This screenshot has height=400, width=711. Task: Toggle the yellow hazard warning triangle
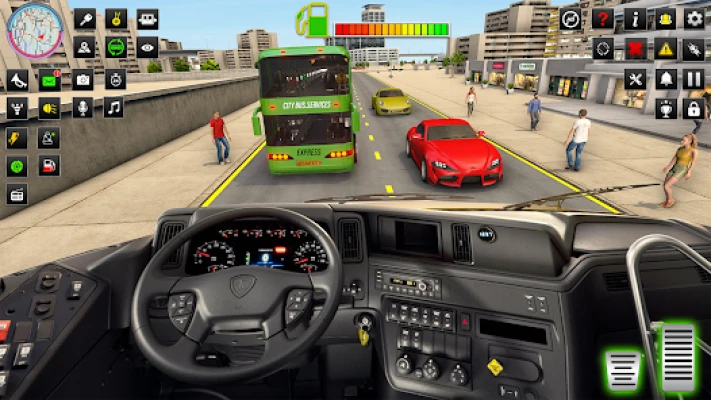(x=665, y=48)
